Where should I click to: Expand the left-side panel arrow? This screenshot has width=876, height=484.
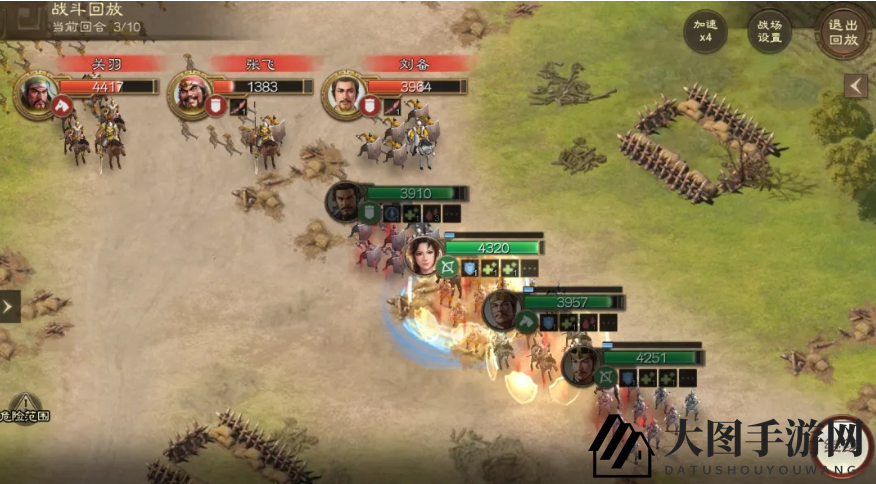pyautogui.click(x=10, y=306)
